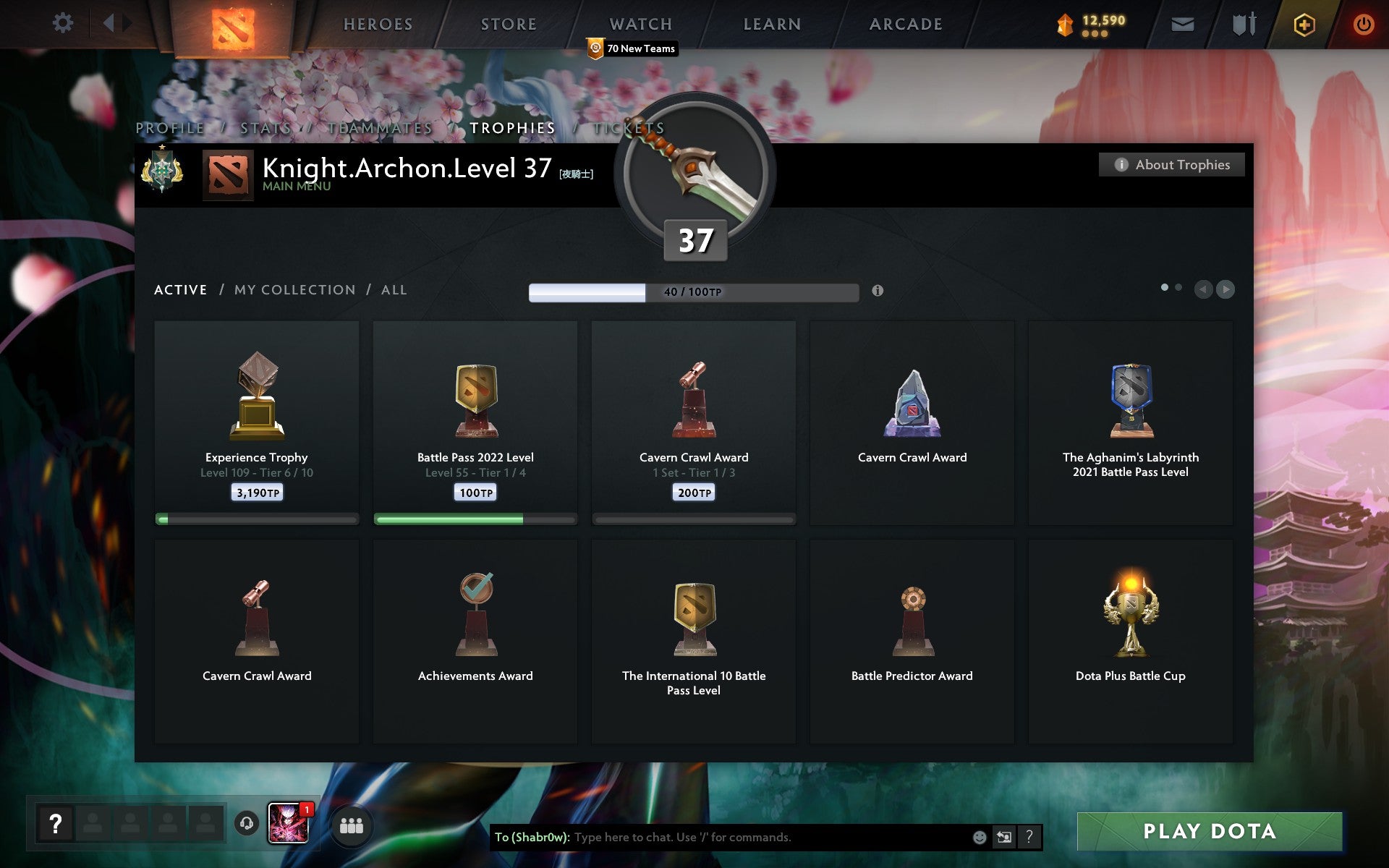
Task: Open Dota Plus via the gold hexagon icon
Action: [1303, 23]
